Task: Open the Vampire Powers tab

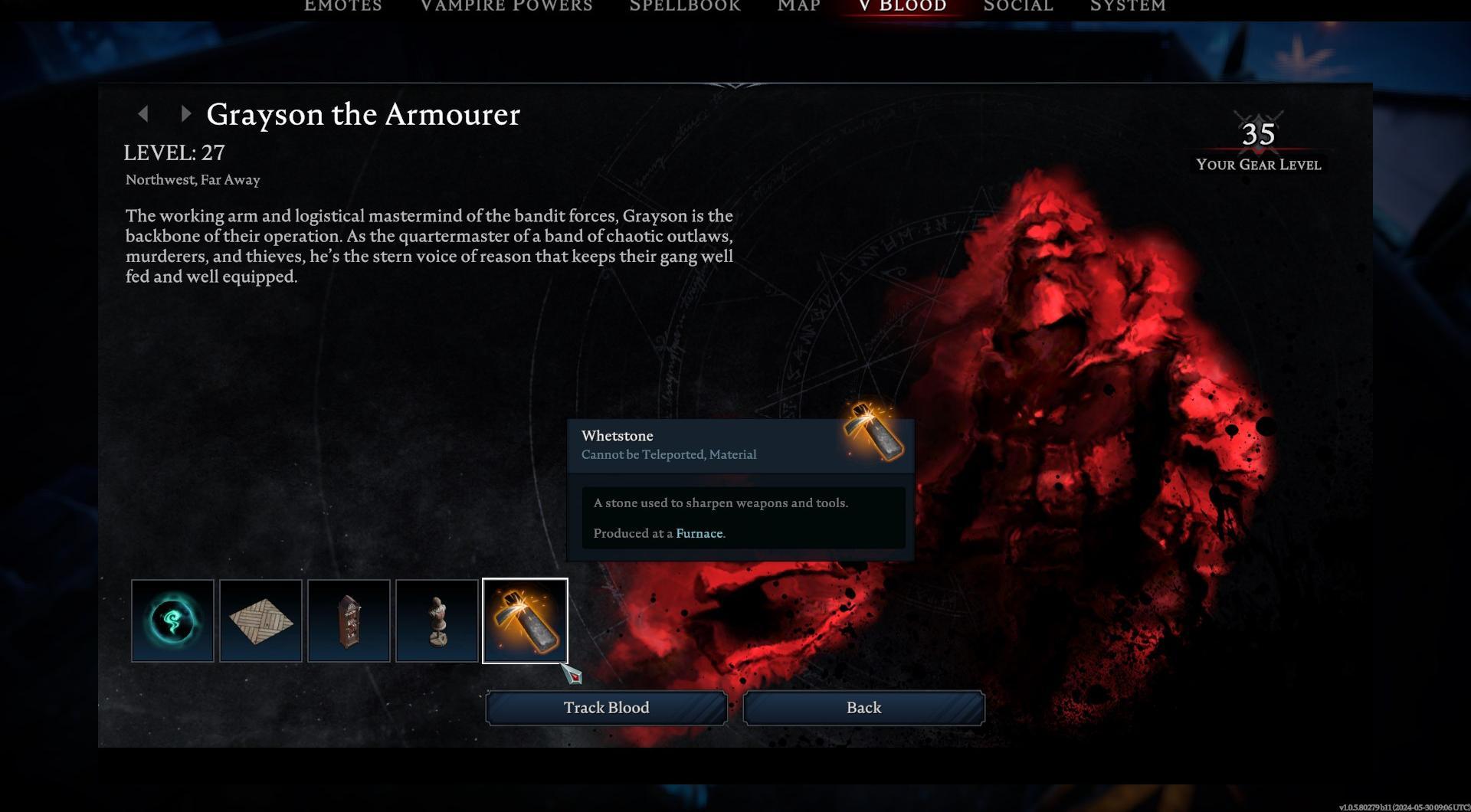Action: click(x=506, y=6)
